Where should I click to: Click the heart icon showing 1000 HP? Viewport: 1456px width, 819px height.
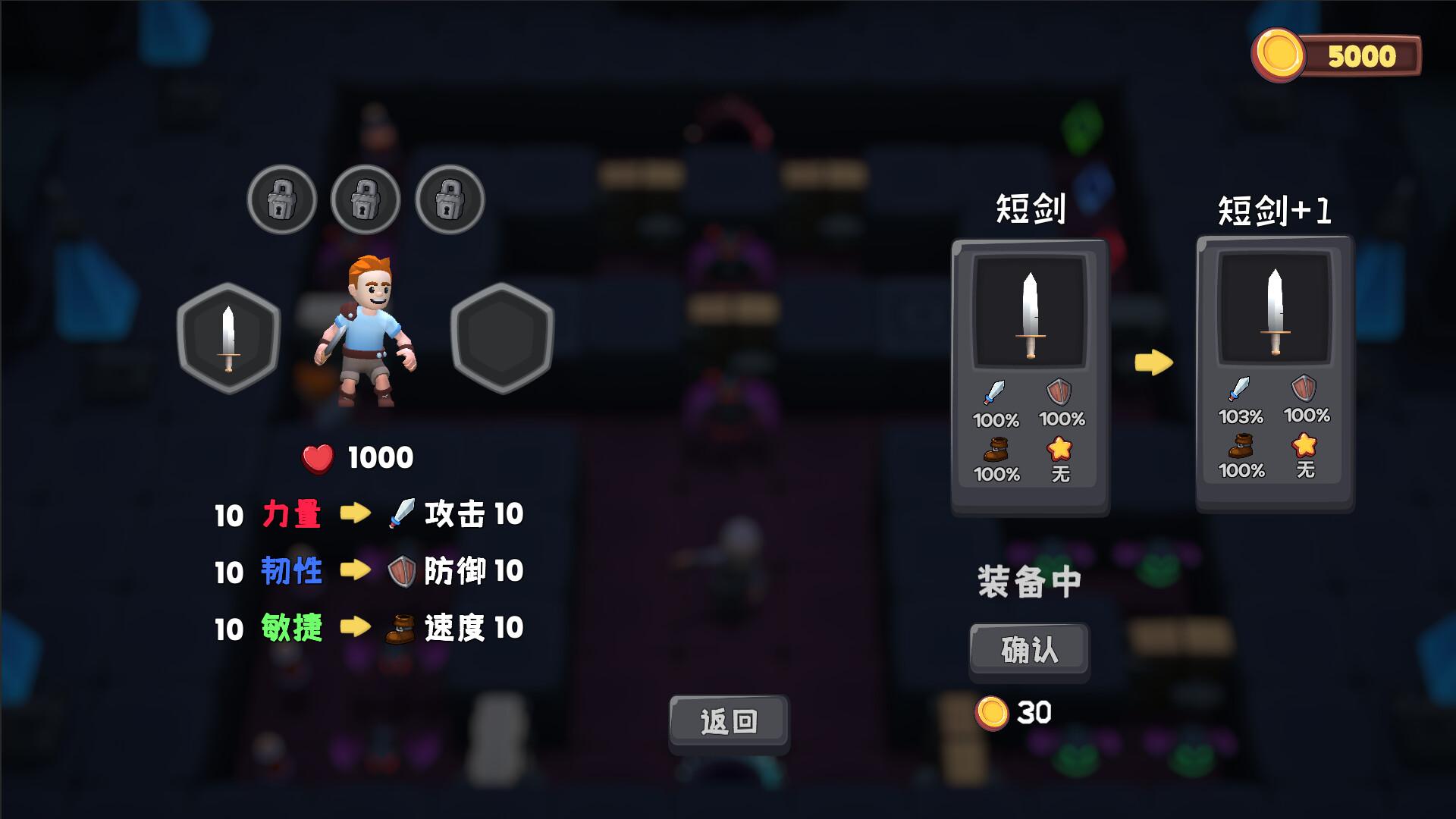(317, 456)
